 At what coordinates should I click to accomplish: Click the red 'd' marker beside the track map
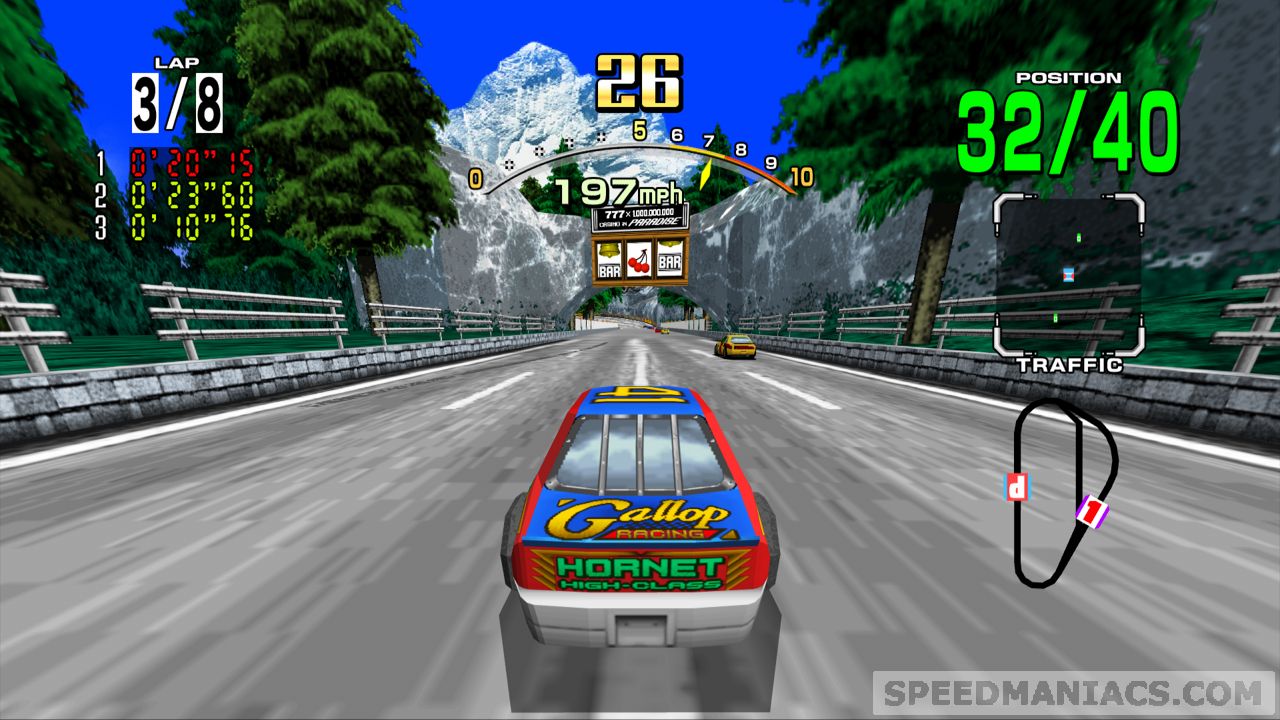(1016, 487)
